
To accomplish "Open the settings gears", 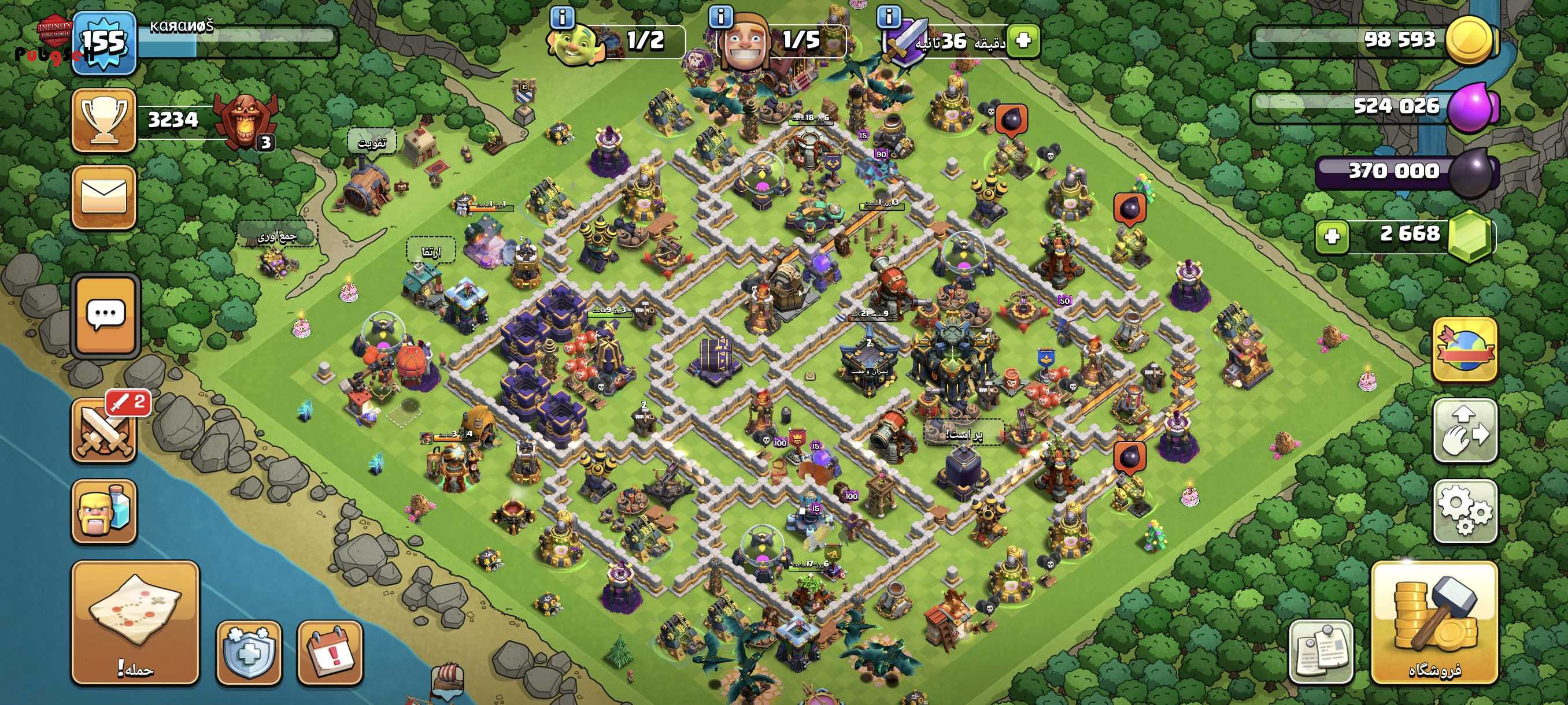I will click(x=1465, y=511).
